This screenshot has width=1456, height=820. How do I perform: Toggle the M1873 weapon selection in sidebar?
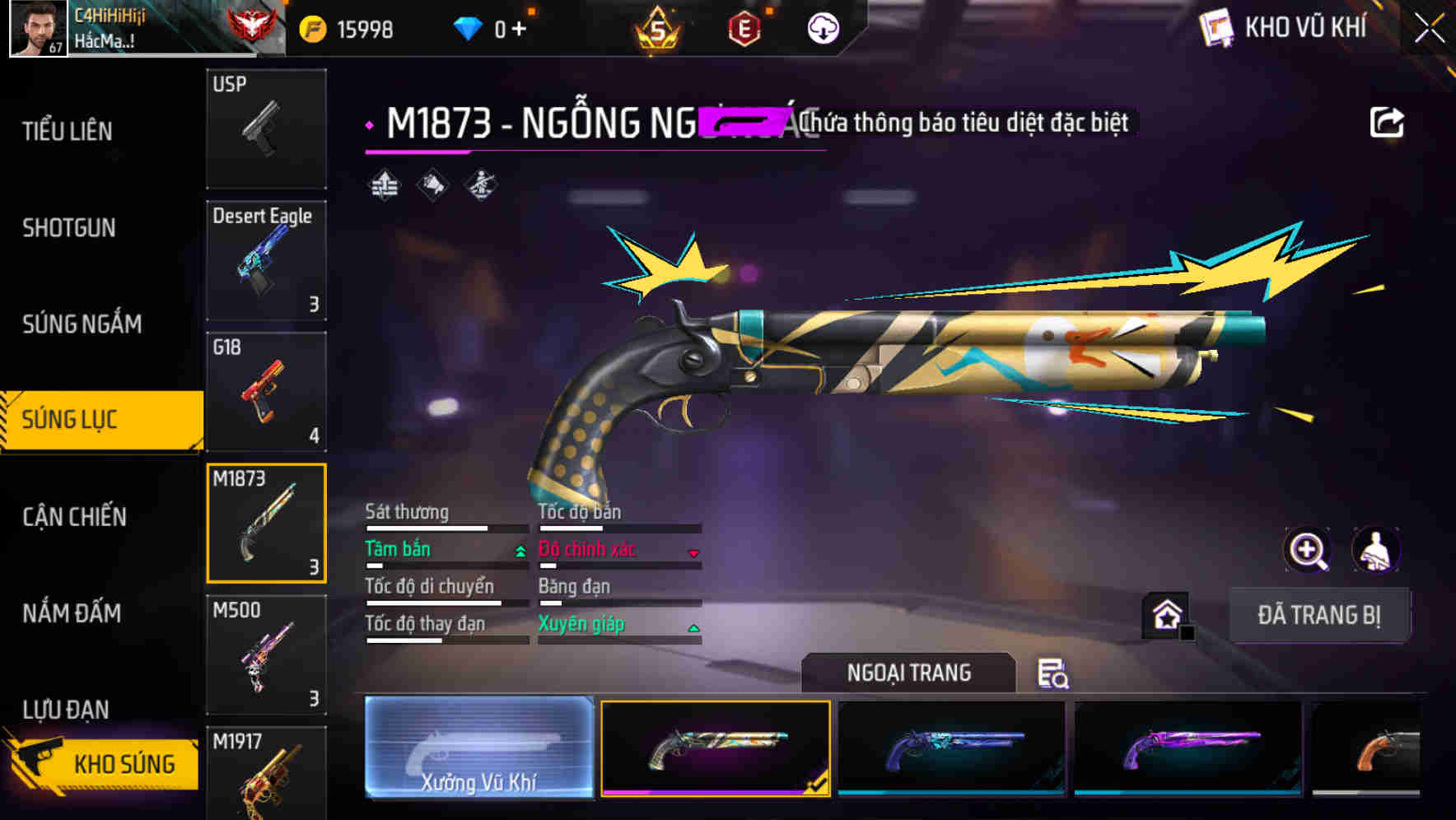point(266,524)
